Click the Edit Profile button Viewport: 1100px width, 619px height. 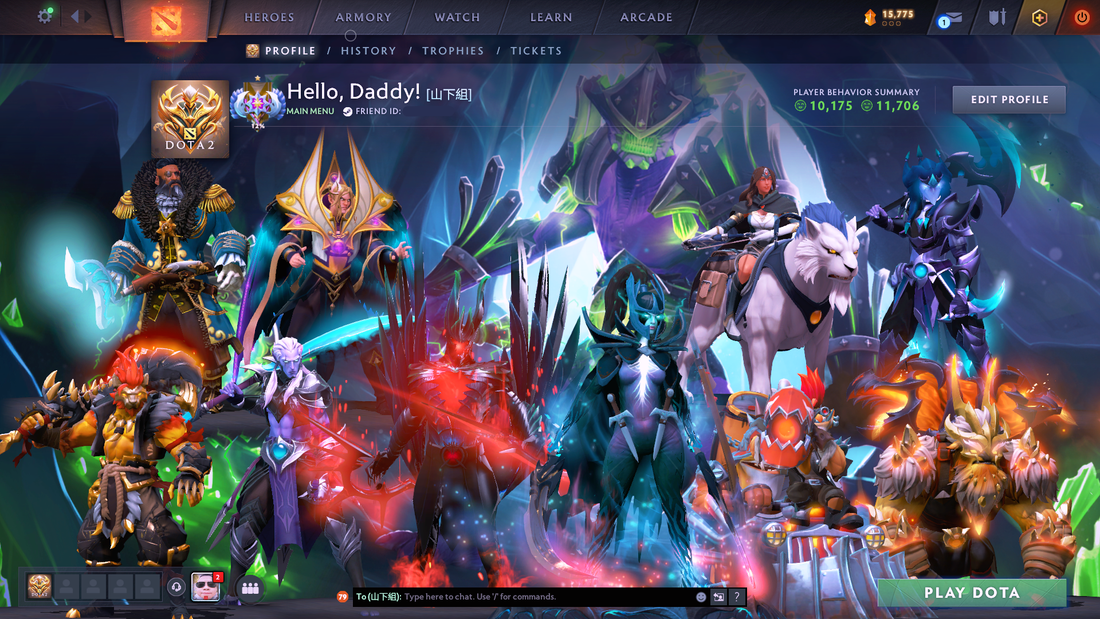click(1009, 100)
